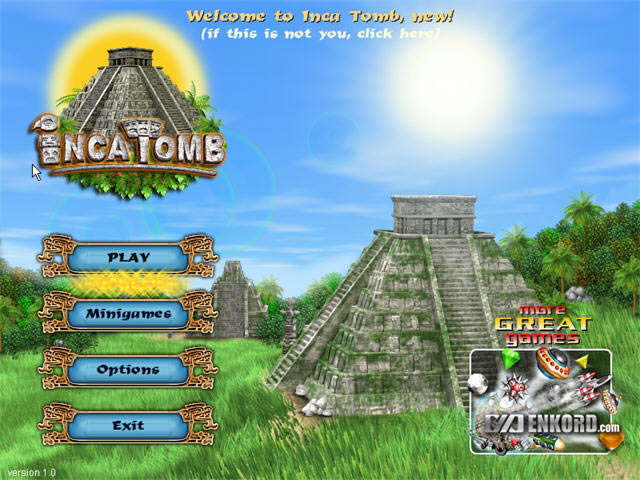Click the 'if this is not you' link
Screen dimensions: 640x480
pyautogui.click(x=319, y=33)
